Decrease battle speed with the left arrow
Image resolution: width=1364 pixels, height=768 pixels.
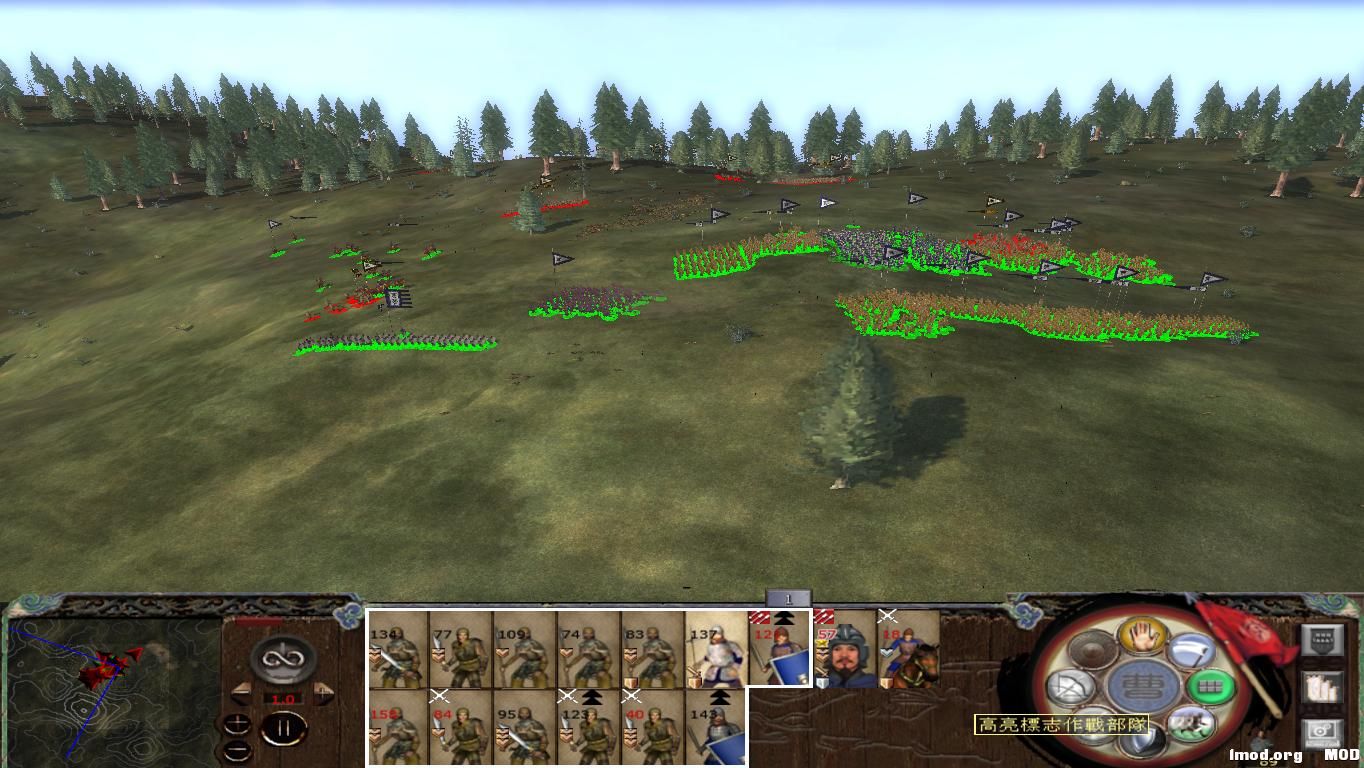pos(240,692)
